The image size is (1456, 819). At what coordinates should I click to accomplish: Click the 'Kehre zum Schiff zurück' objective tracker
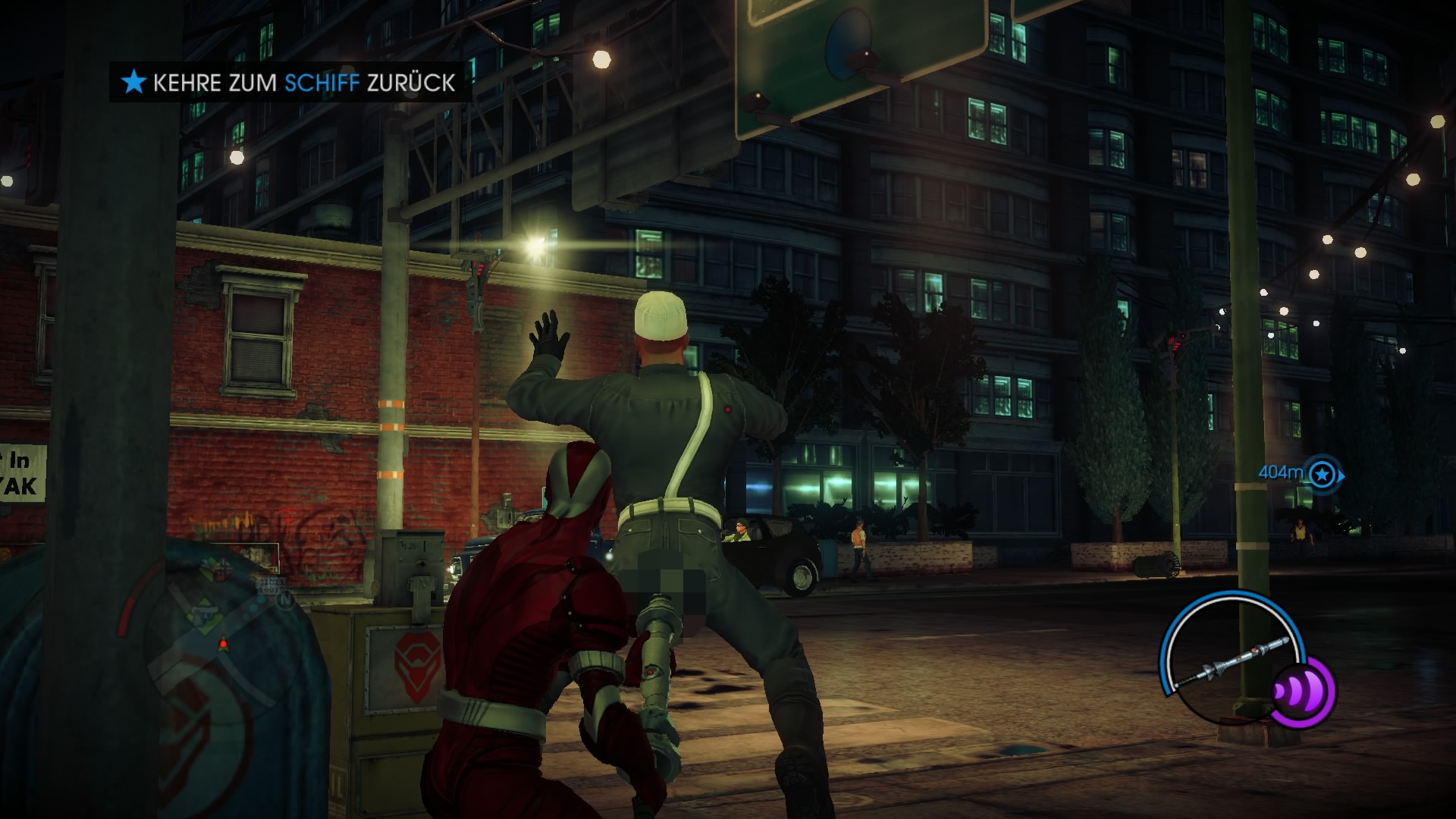(291, 82)
